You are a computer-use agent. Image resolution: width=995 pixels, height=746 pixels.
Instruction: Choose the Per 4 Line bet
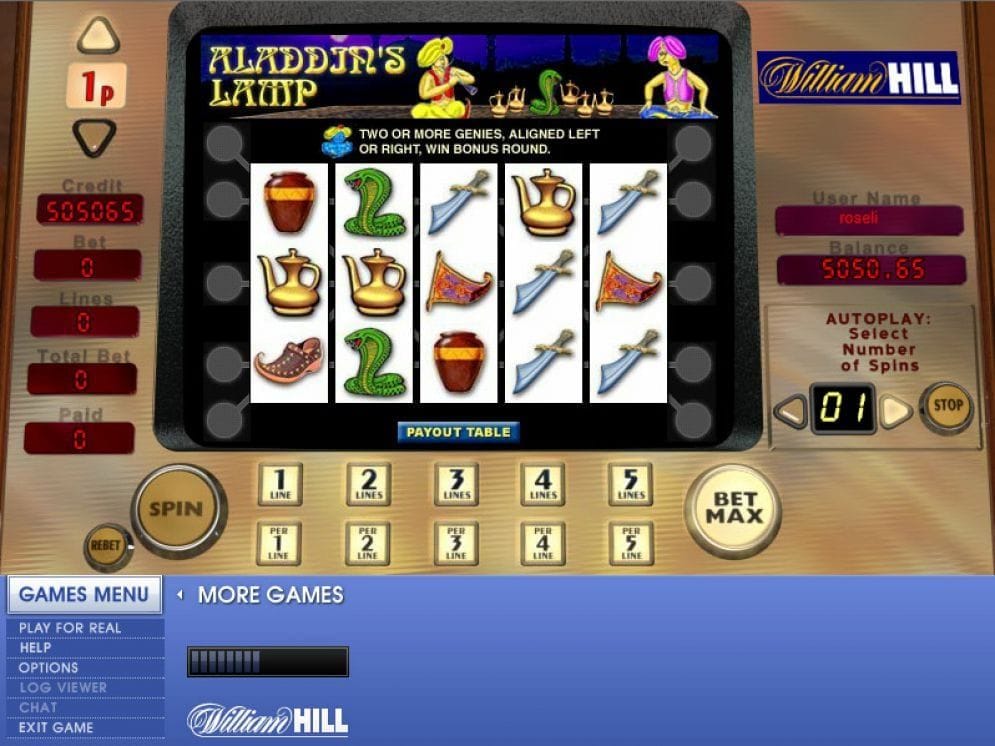point(543,542)
